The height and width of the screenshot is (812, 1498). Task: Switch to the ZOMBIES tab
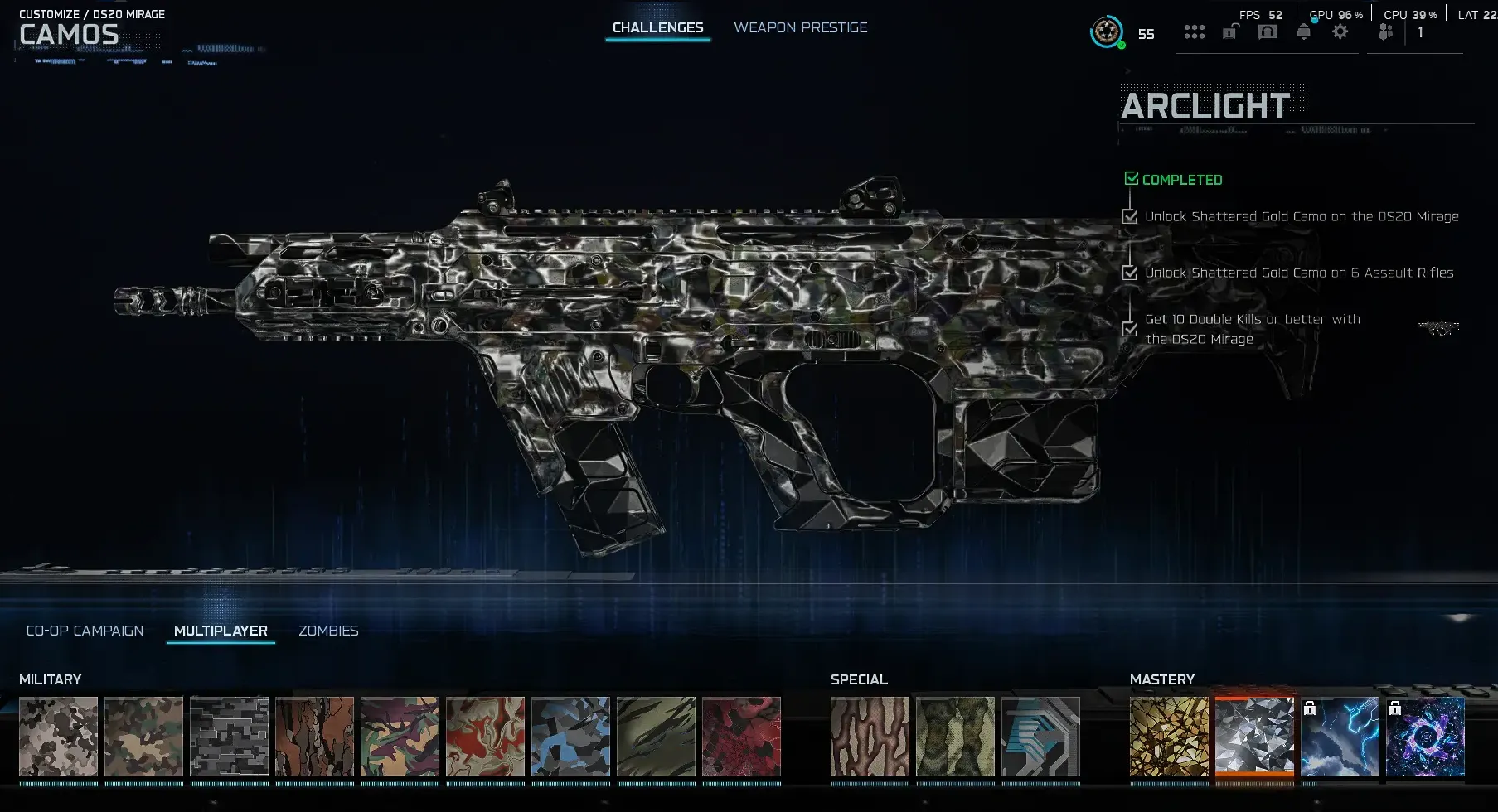pos(327,631)
